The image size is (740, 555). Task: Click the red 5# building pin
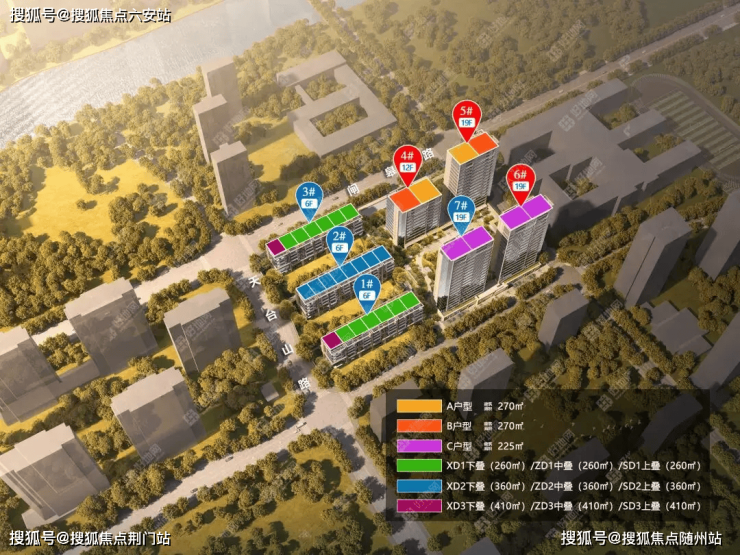465,115
